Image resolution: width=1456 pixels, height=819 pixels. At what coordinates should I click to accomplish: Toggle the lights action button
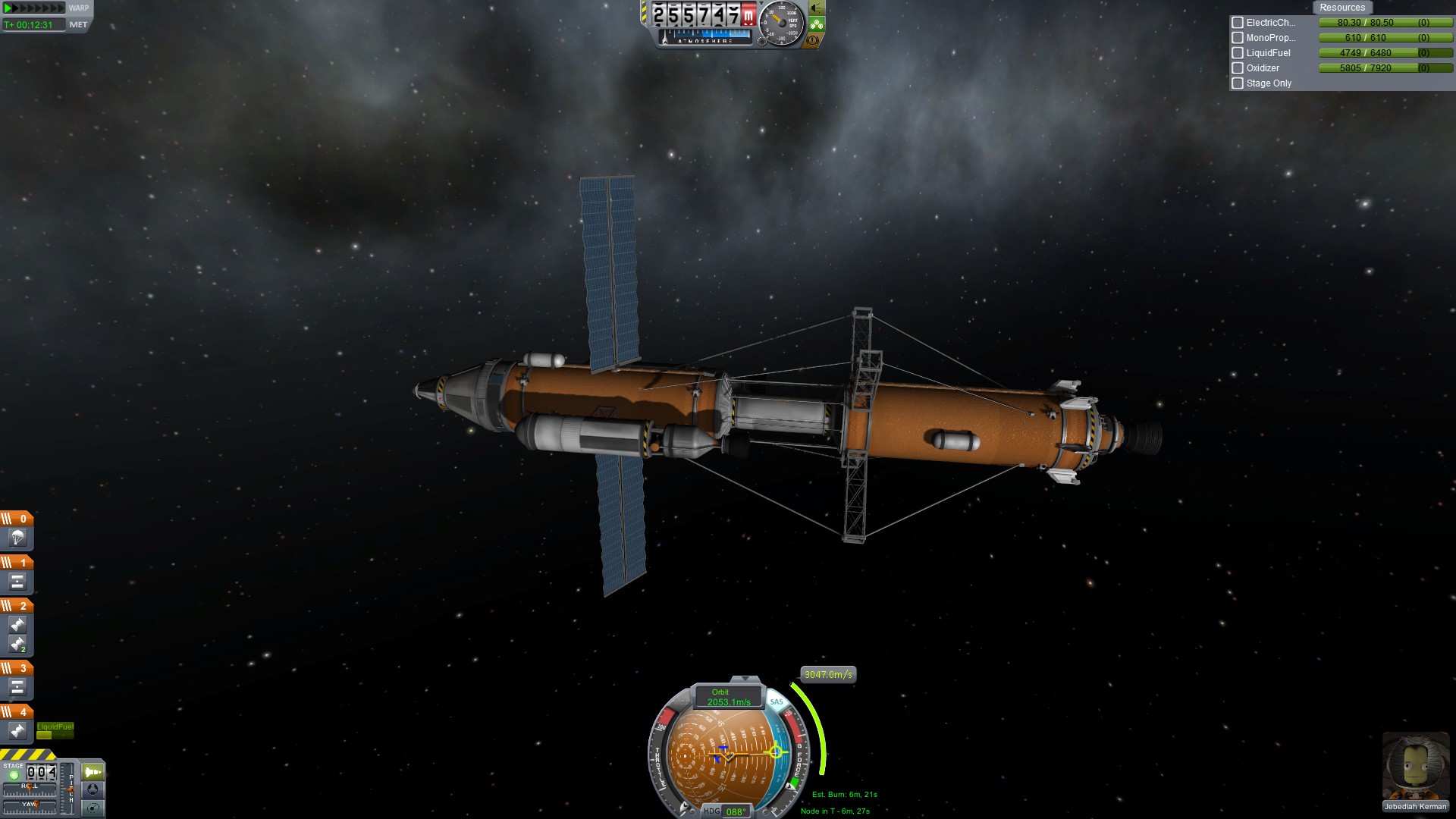817,8
